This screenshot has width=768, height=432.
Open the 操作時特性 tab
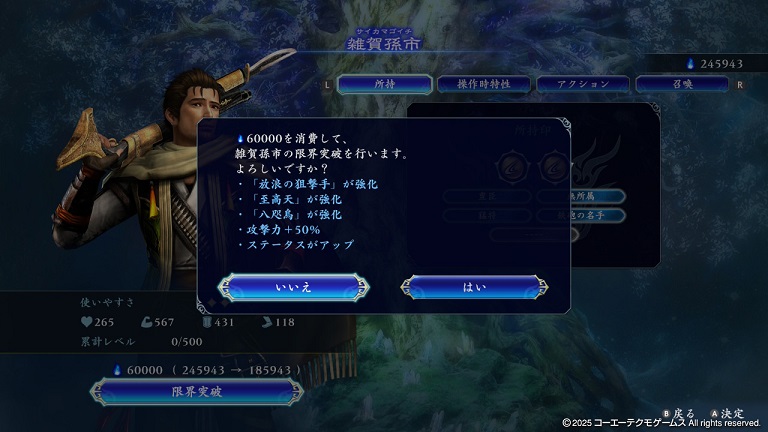483,85
